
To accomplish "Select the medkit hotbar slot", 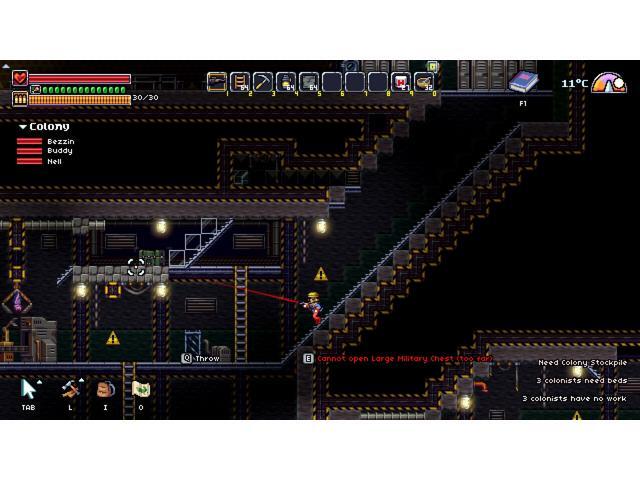I will point(401,82).
